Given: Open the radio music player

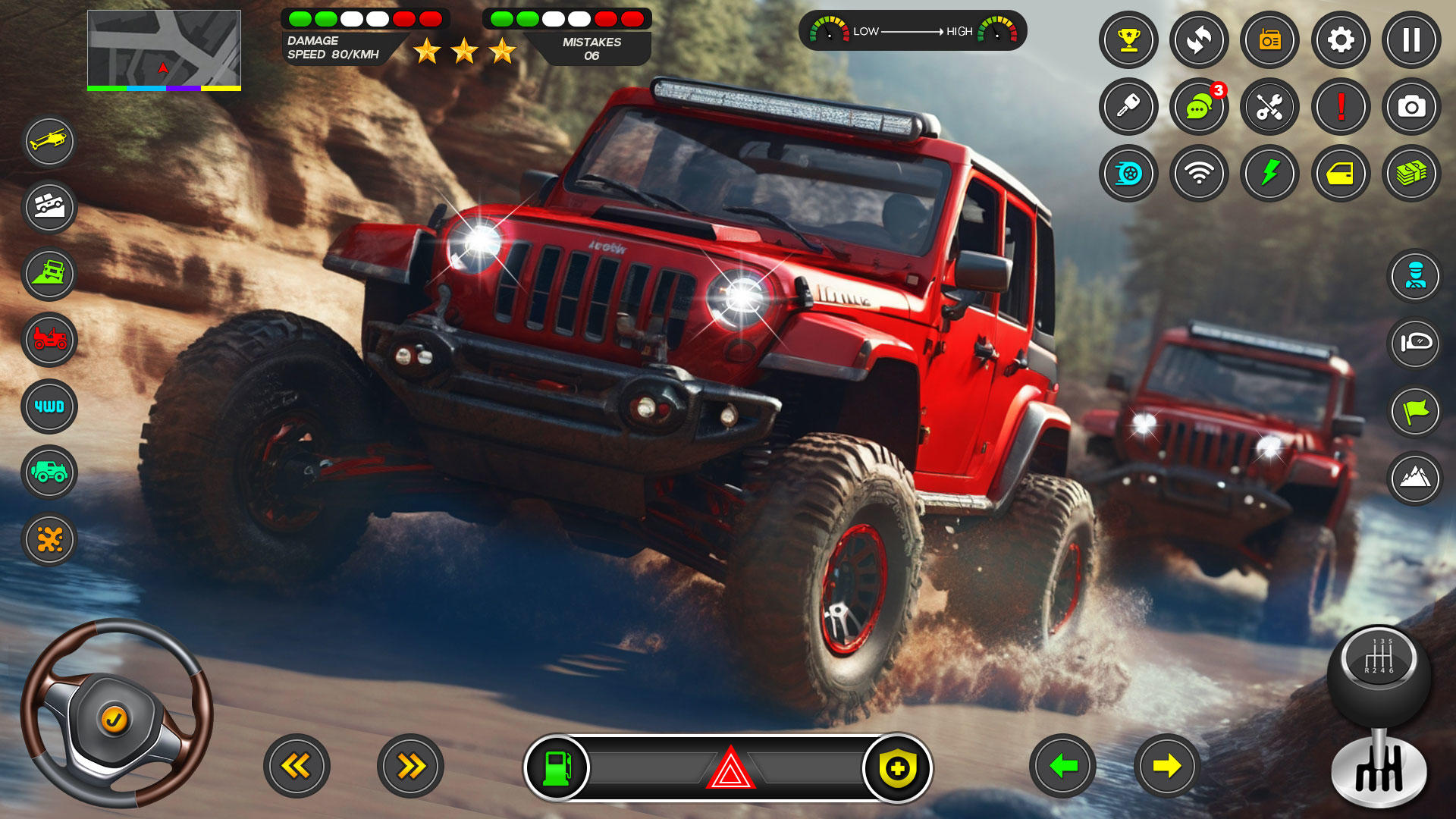Looking at the screenshot, I should (1269, 41).
